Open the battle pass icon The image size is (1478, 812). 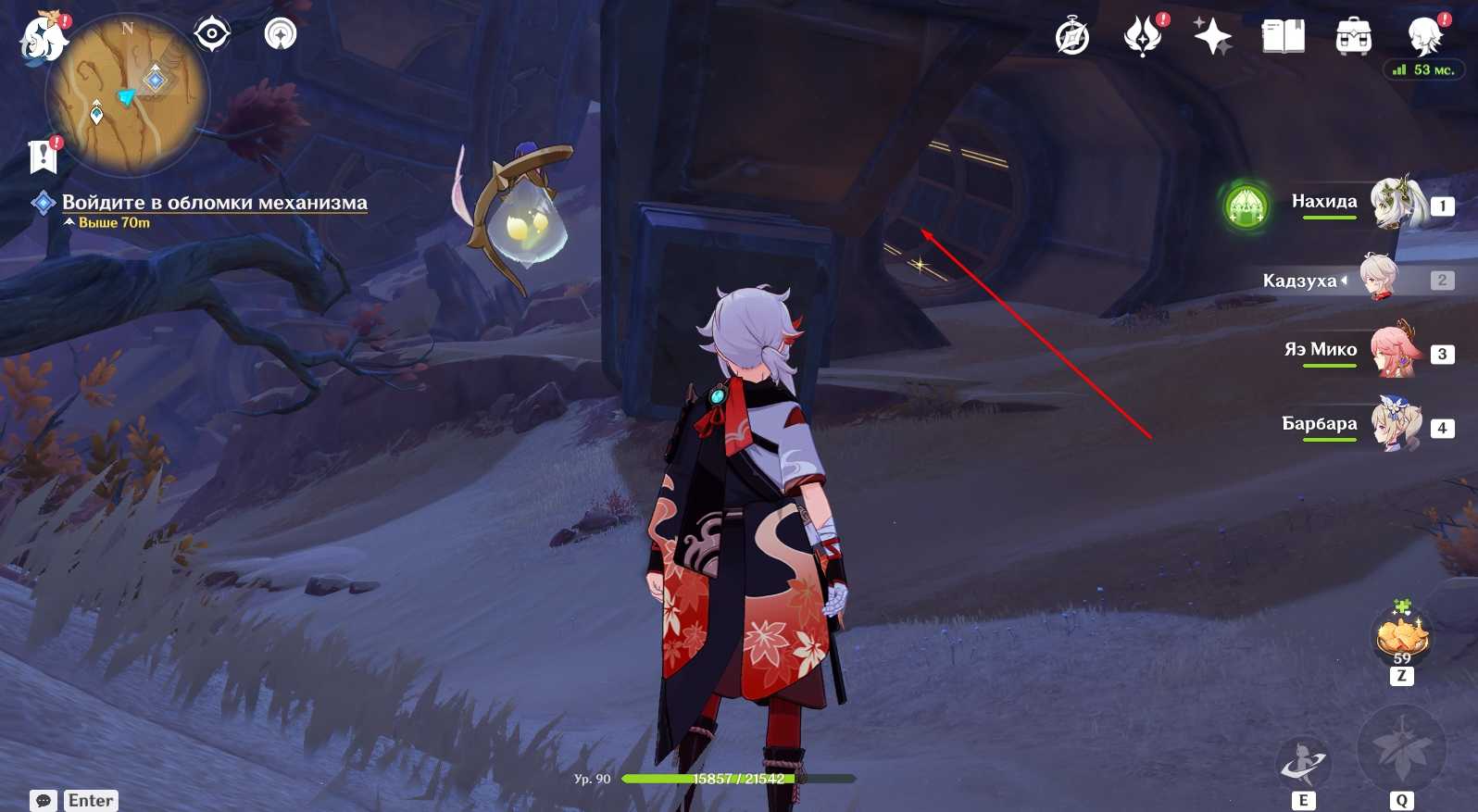coord(1143,37)
